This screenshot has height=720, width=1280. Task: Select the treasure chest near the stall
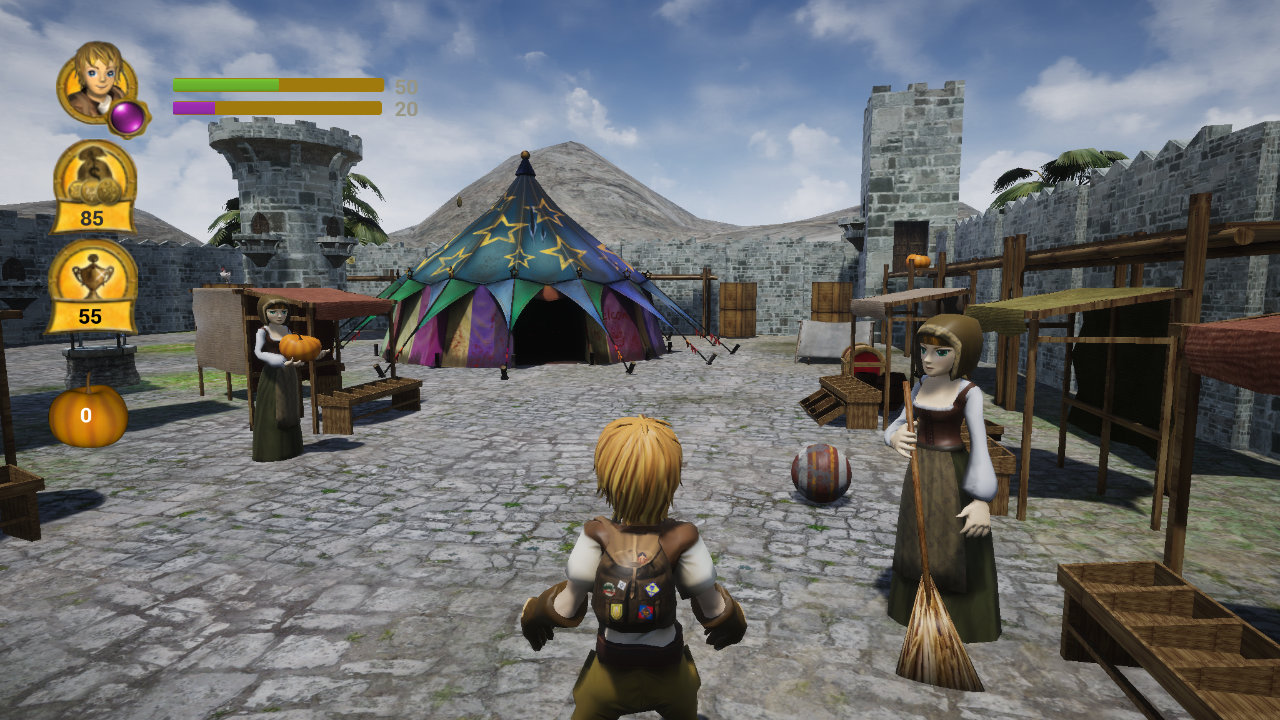[862, 360]
